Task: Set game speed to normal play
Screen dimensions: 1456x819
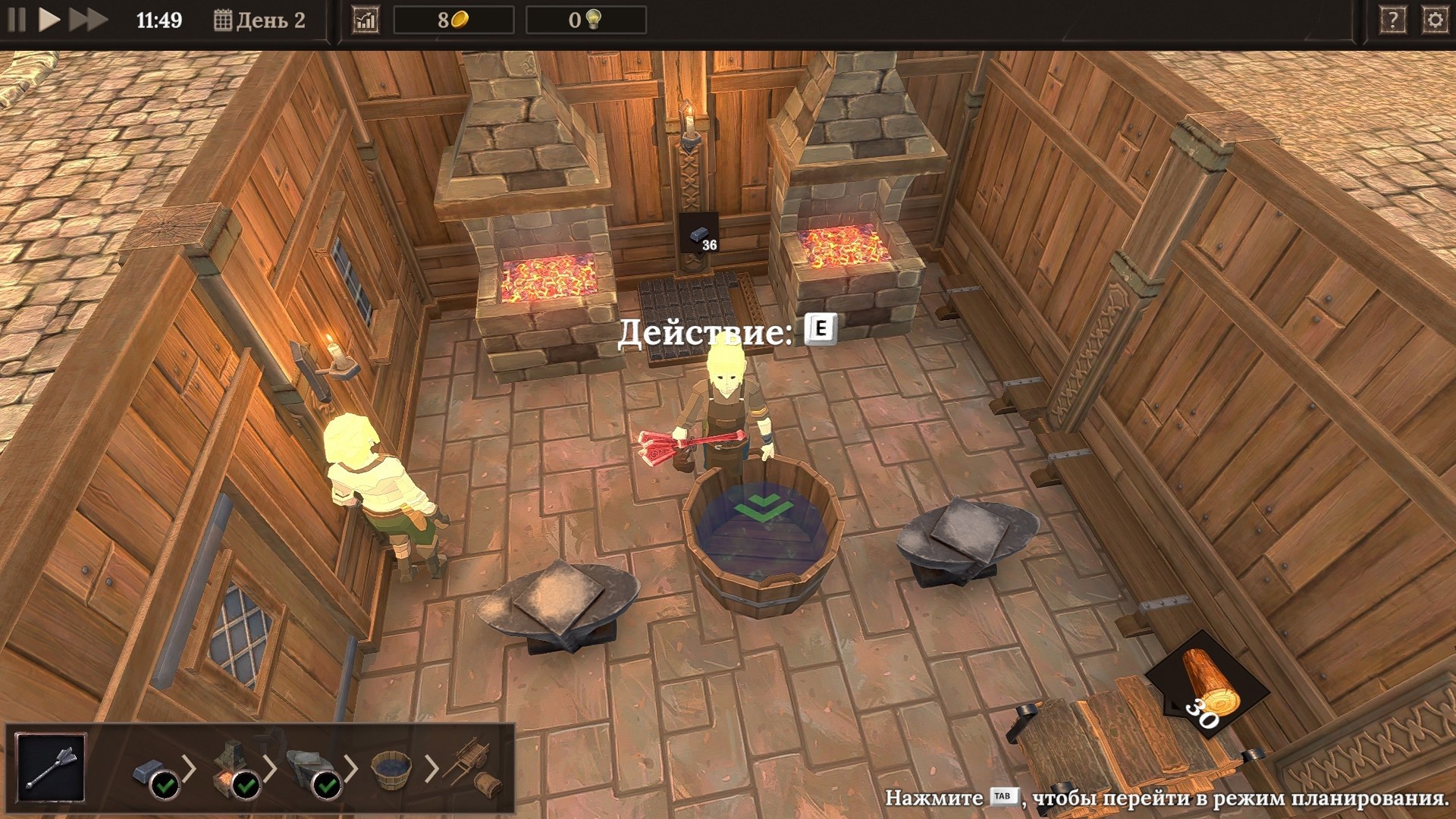Action: click(x=49, y=20)
